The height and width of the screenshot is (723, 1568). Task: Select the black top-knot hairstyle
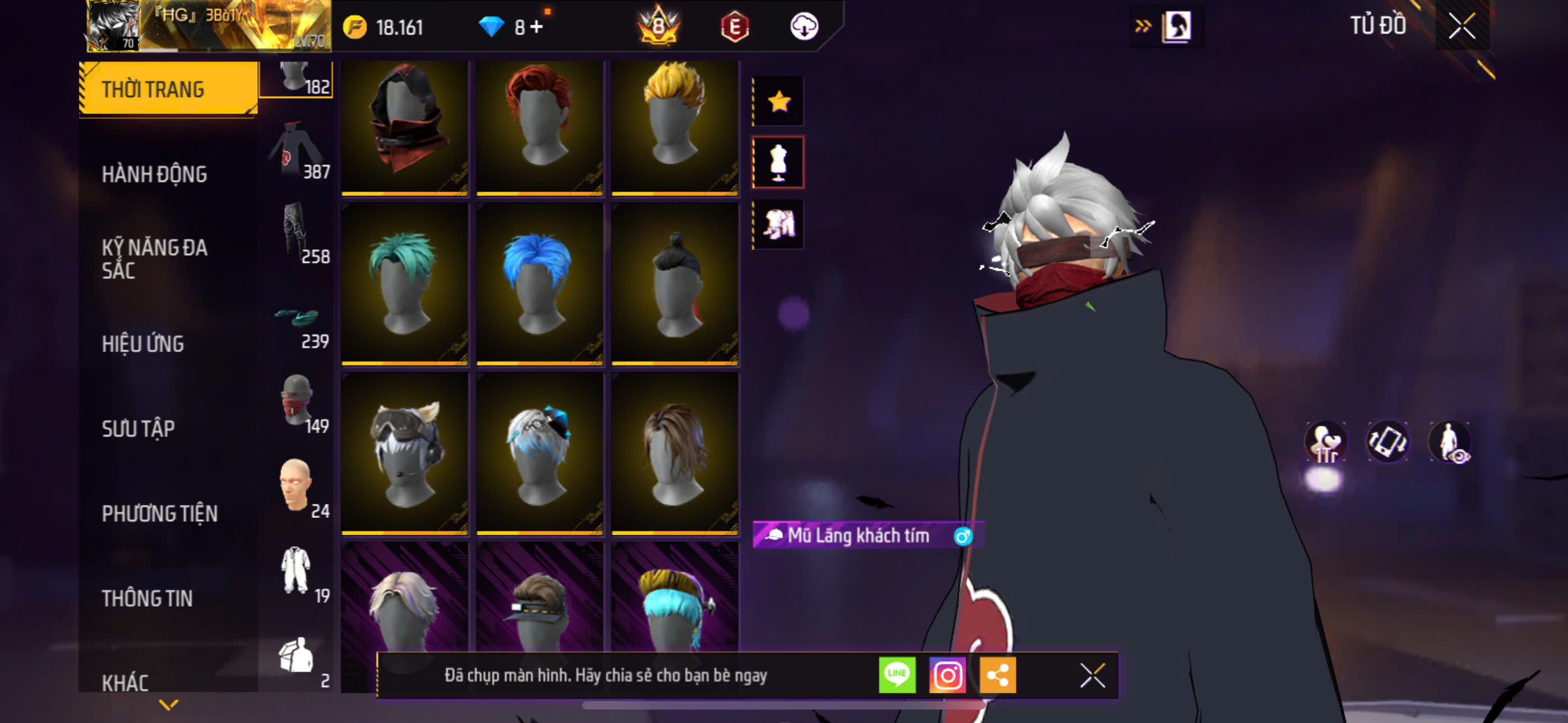point(675,284)
